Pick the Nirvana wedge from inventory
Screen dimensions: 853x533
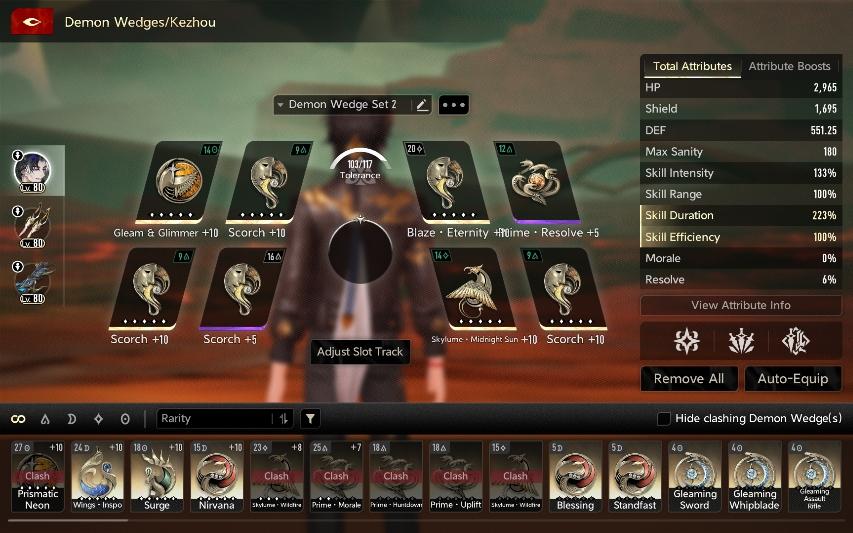[x=217, y=476]
